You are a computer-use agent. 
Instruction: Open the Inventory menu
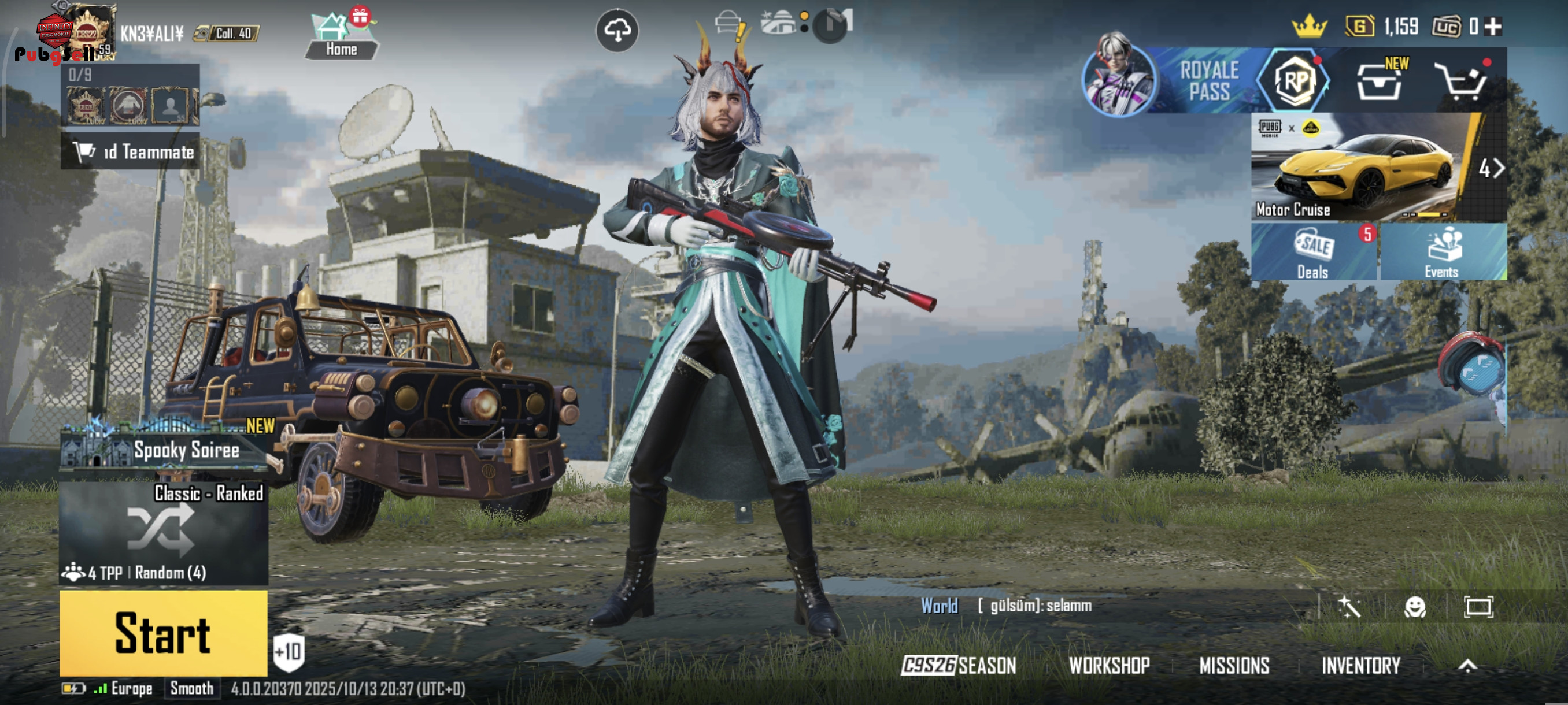coord(1361,666)
